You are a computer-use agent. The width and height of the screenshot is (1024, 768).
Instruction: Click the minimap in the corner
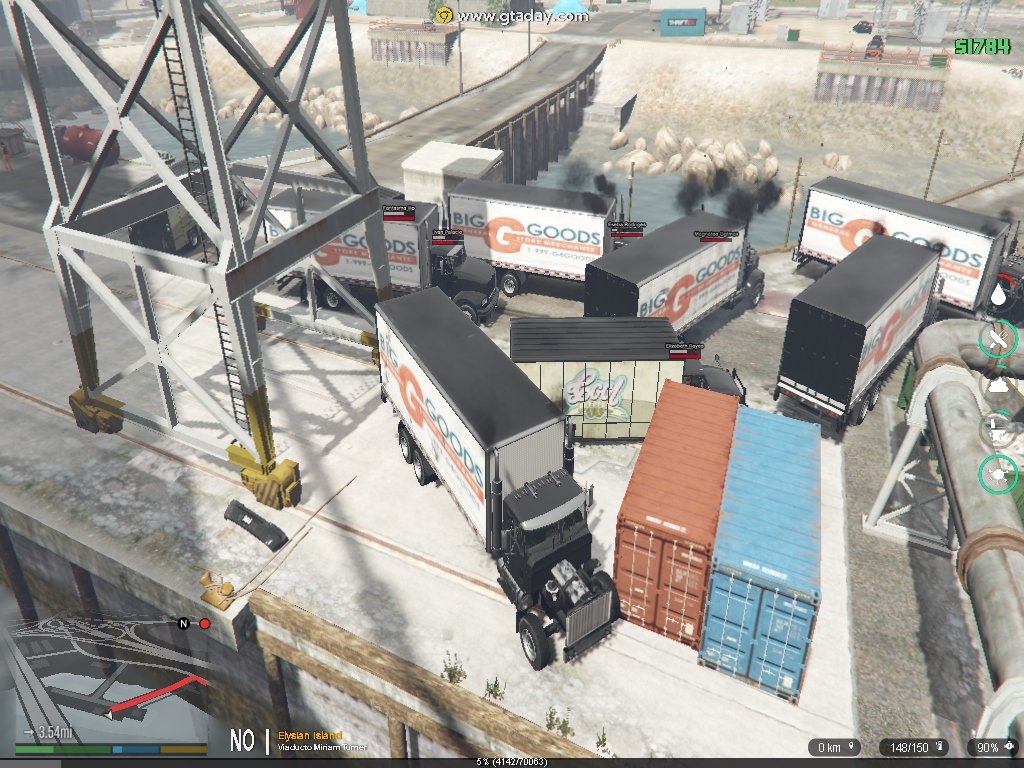coord(105,680)
